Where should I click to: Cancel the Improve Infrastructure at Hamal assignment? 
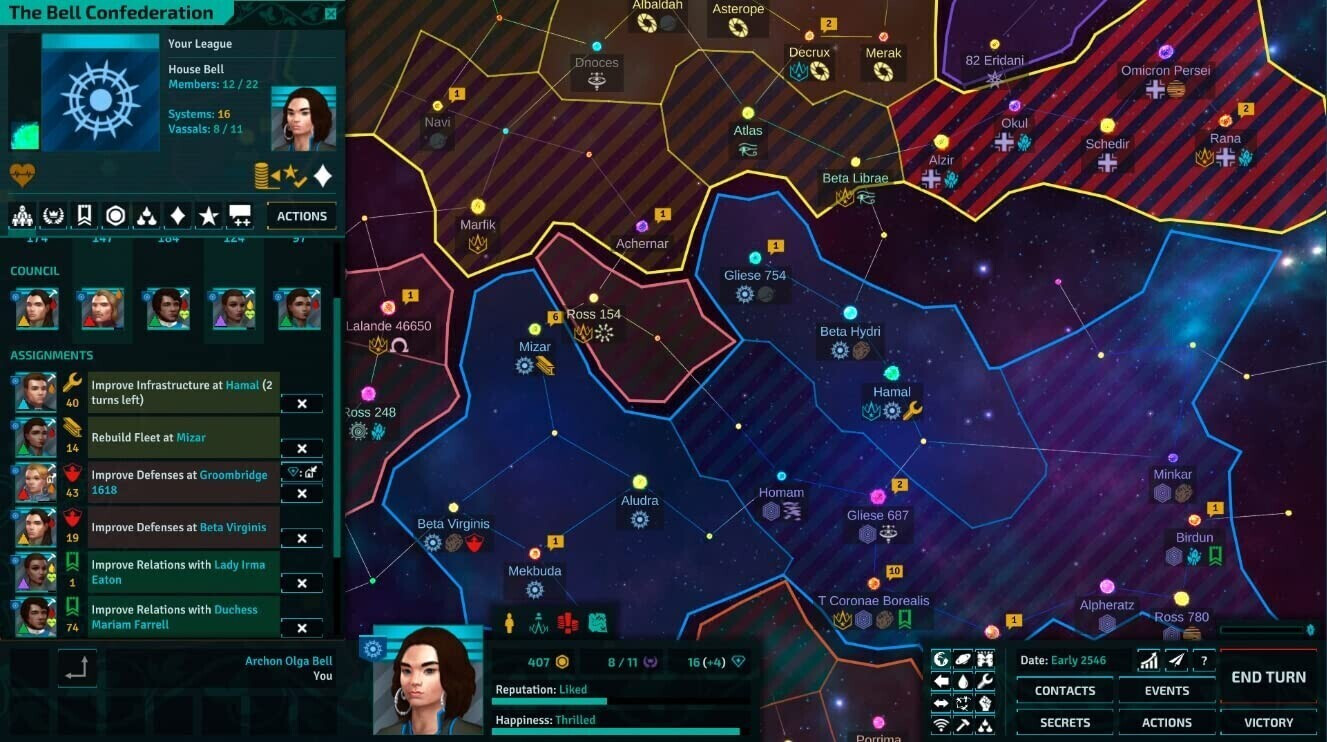point(301,403)
